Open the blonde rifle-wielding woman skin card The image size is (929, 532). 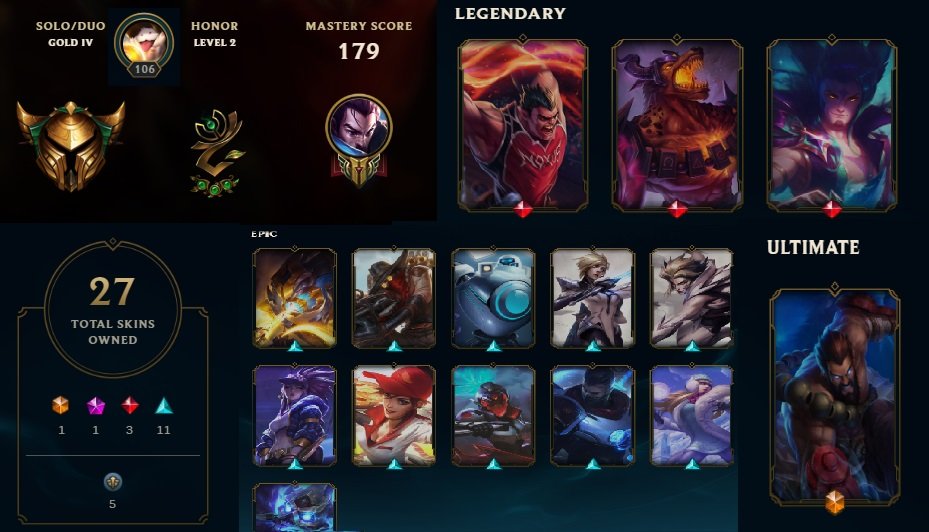tap(592, 297)
